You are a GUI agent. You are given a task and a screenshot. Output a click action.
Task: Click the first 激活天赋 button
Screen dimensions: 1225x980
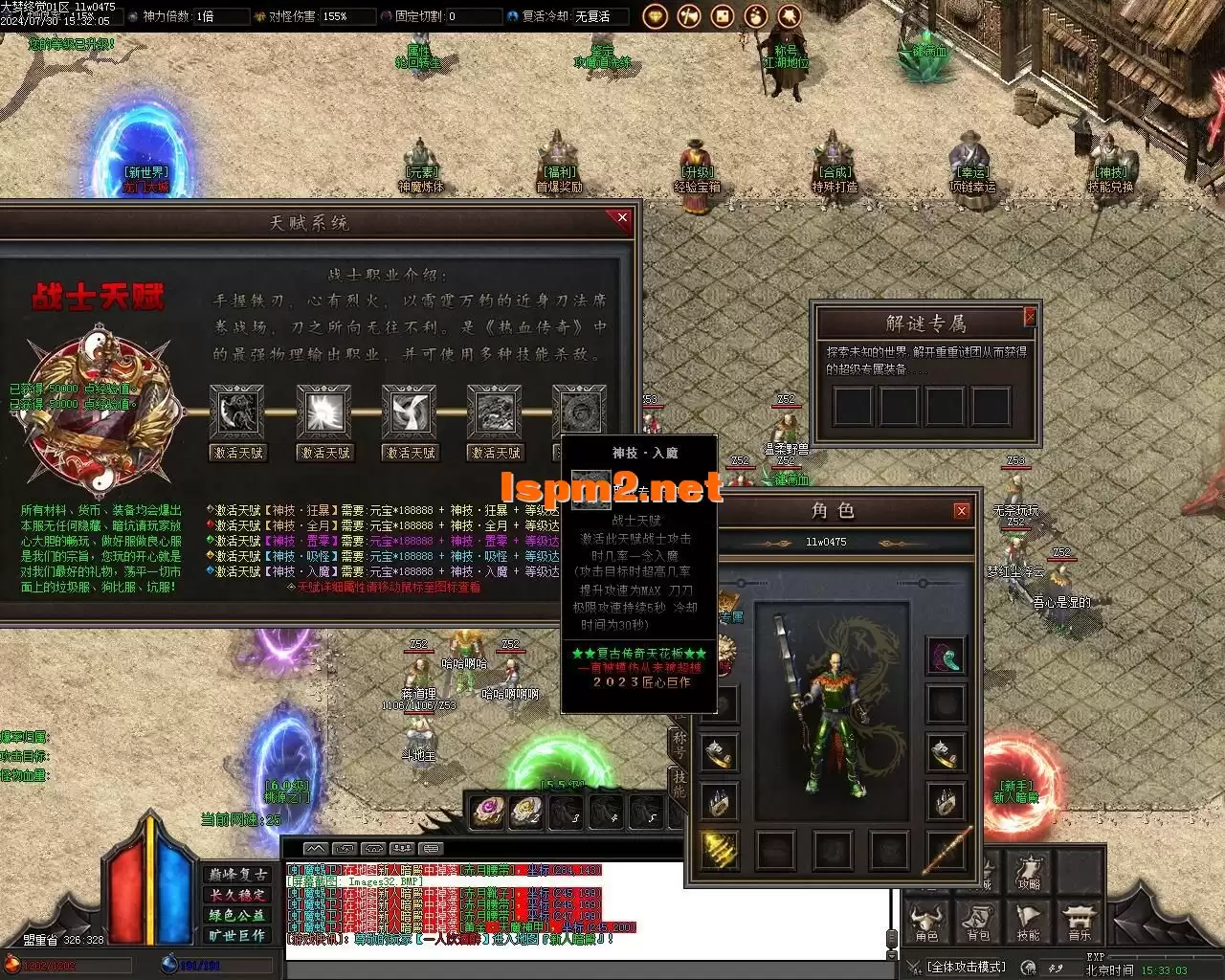[237, 453]
